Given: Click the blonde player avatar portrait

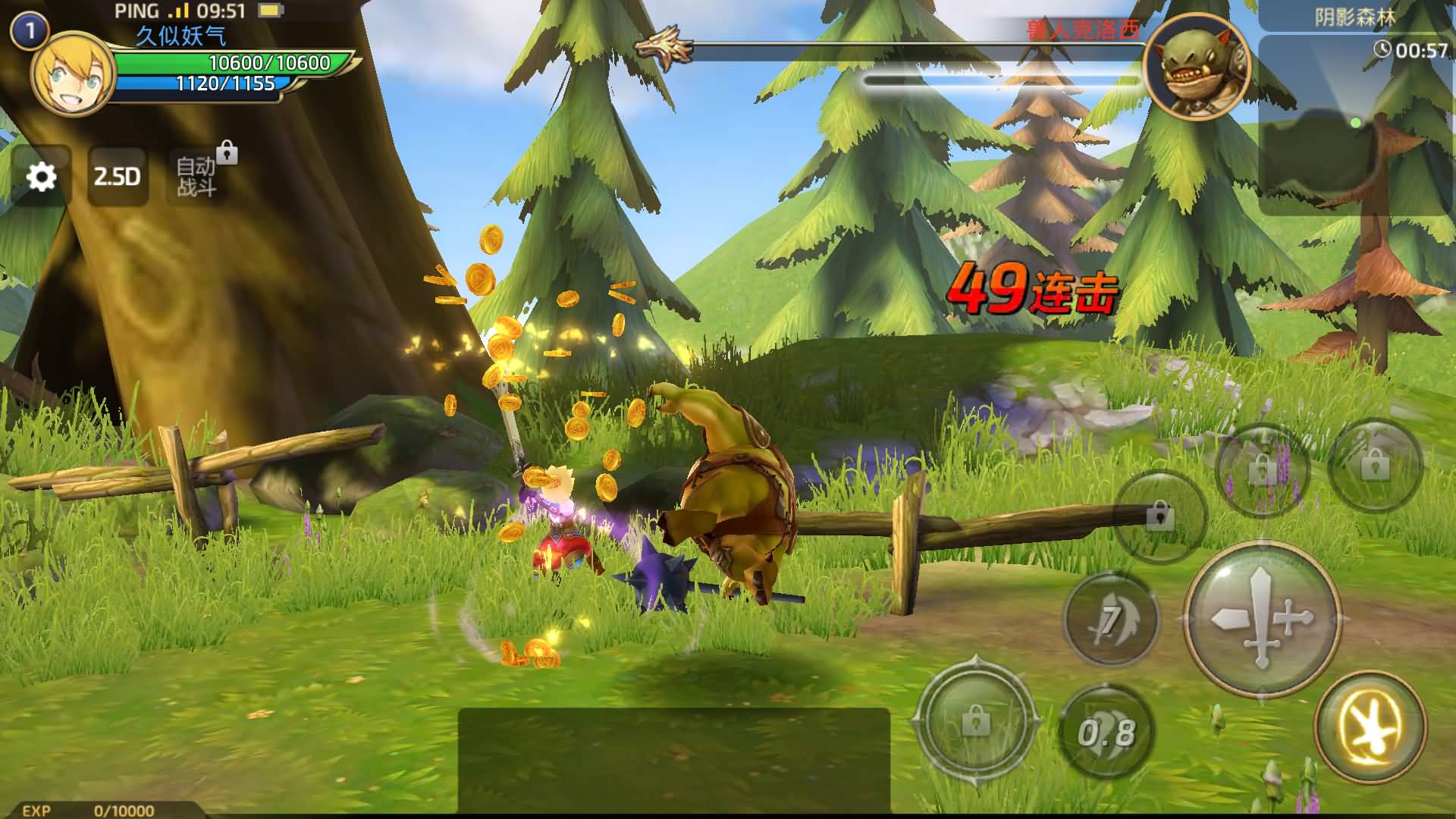Looking at the screenshot, I should tap(72, 74).
